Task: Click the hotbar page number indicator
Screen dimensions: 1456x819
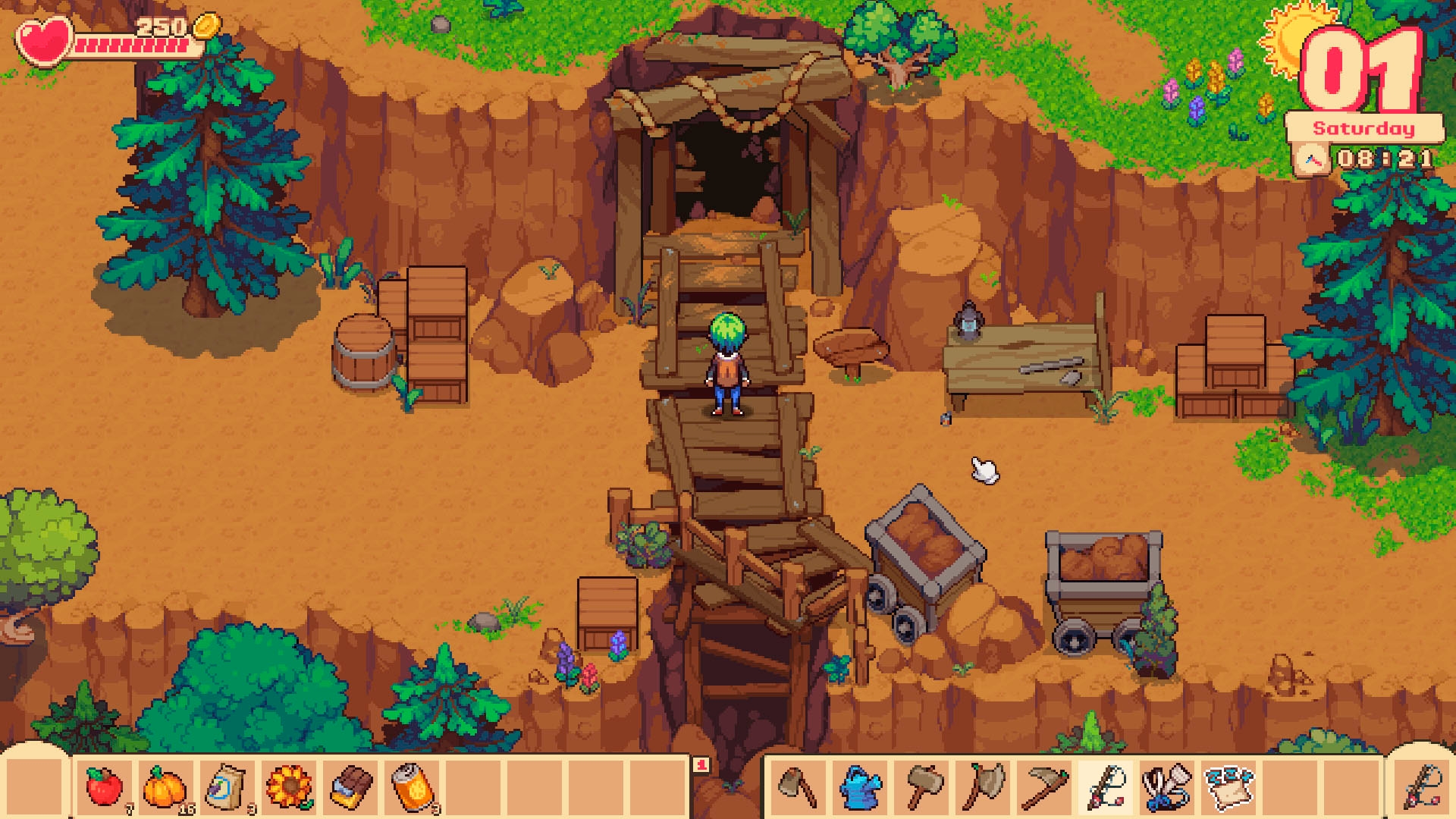Action: [x=701, y=765]
